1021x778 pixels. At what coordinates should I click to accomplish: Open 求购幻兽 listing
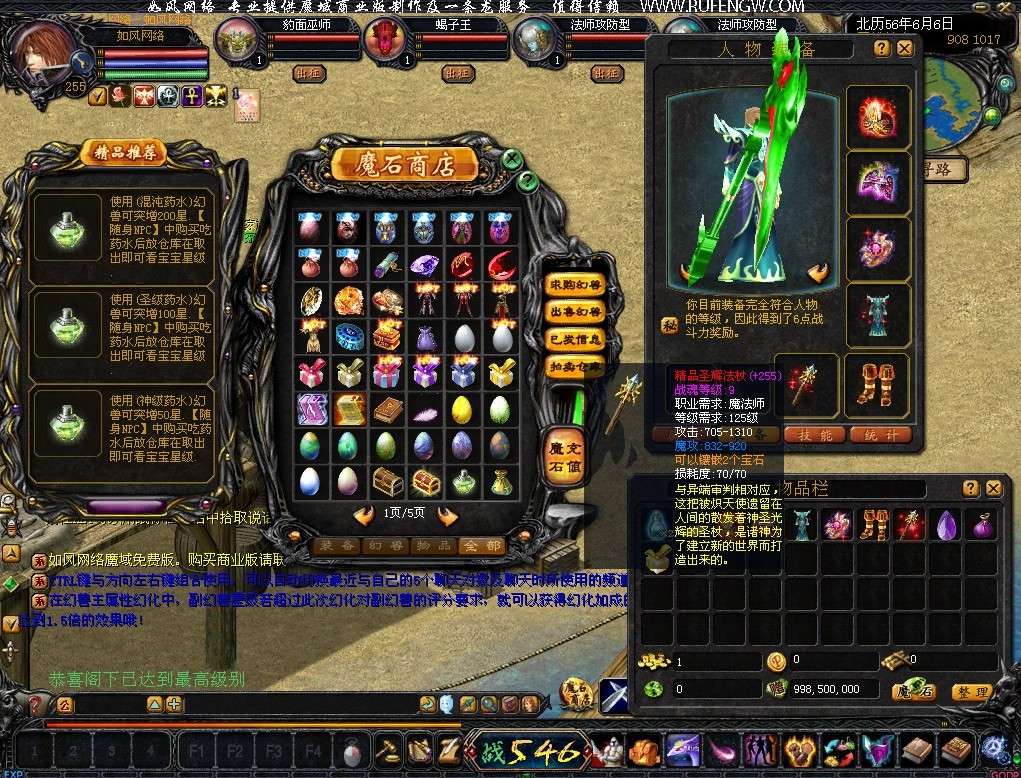tap(575, 285)
